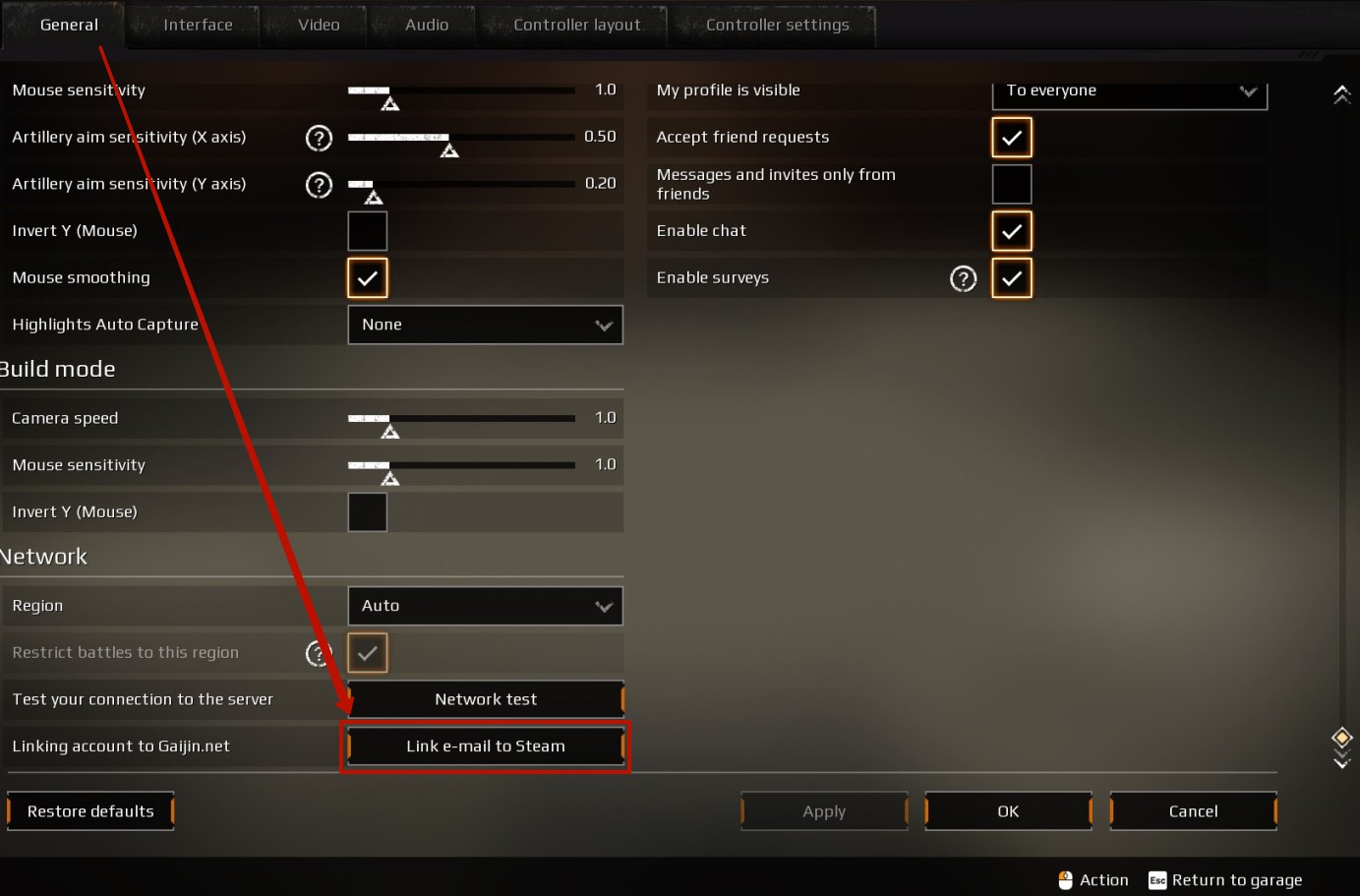Viewport: 1360px width, 896px height.
Task: Open the Region dropdown set to Auto
Action: (485, 606)
